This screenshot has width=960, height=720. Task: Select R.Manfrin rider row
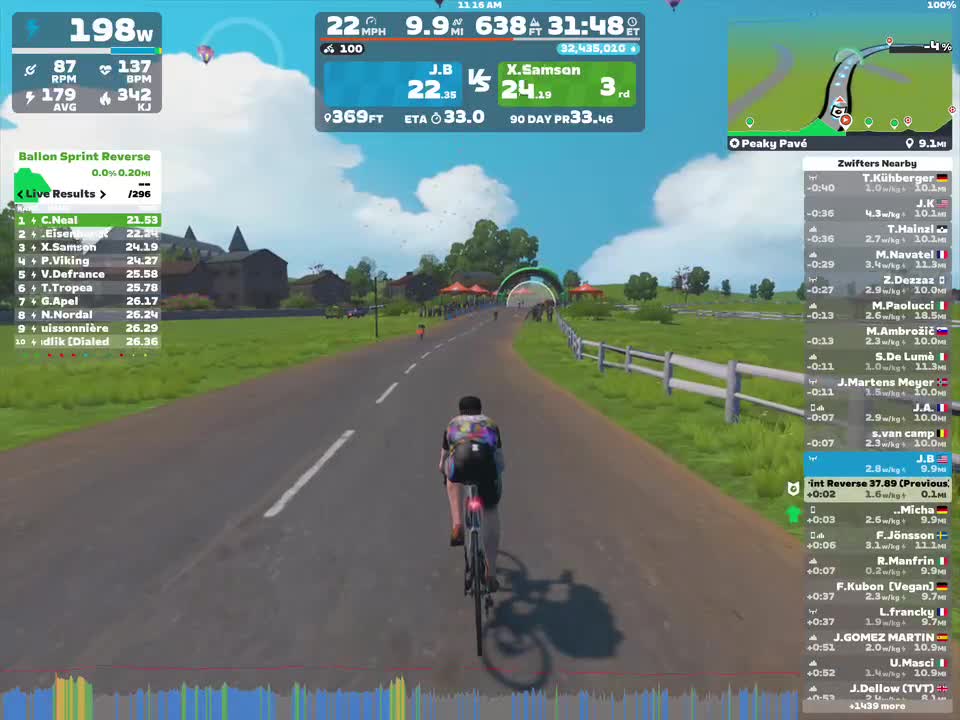pos(877,566)
